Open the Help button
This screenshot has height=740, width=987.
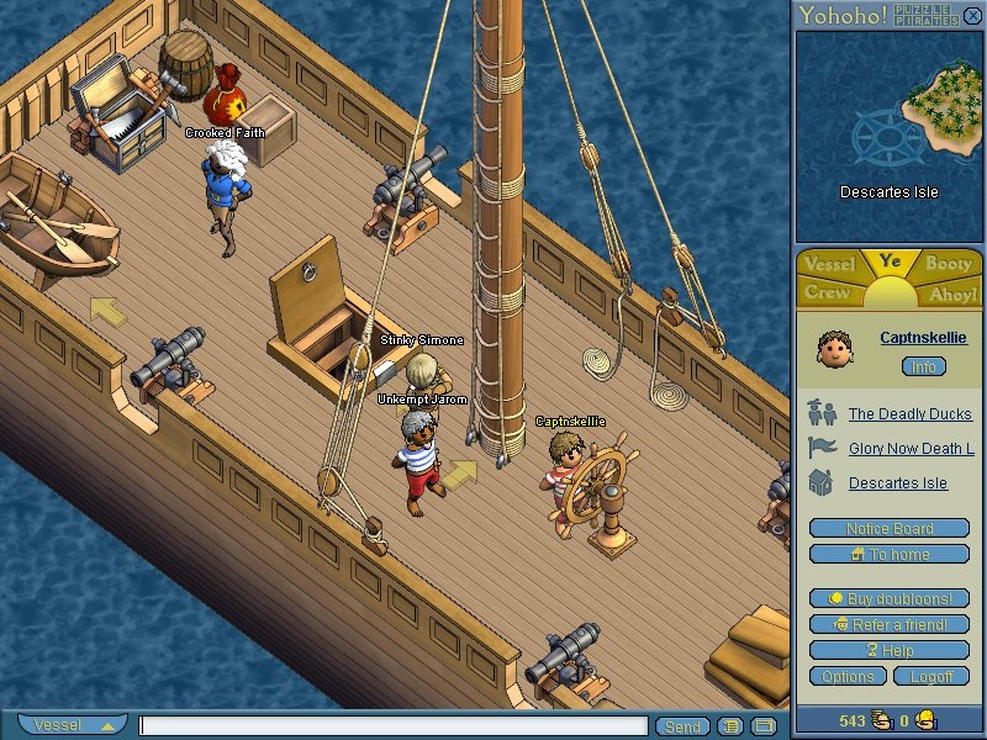[889, 651]
